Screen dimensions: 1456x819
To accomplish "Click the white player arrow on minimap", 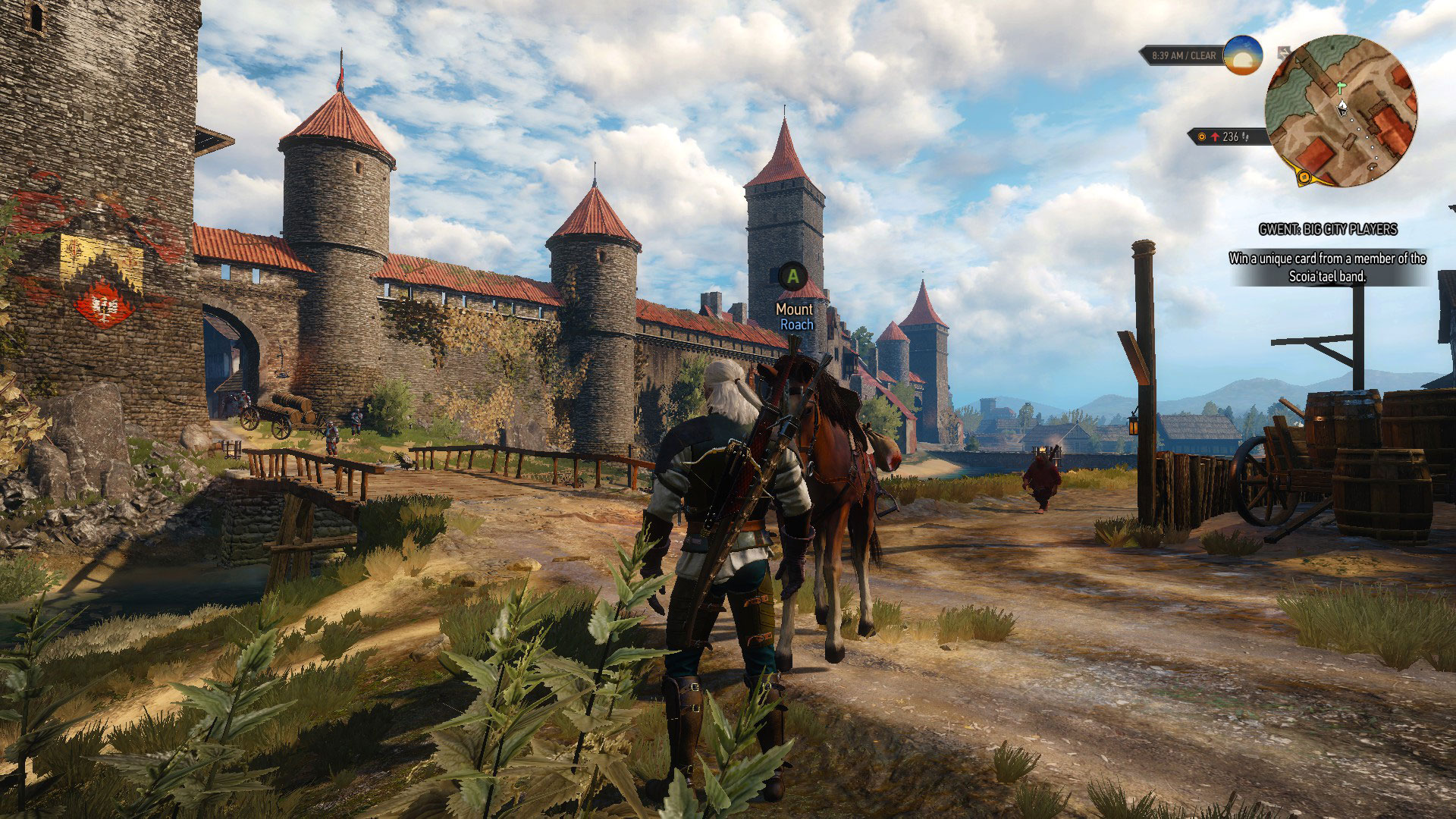I will tap(1342, 107).
